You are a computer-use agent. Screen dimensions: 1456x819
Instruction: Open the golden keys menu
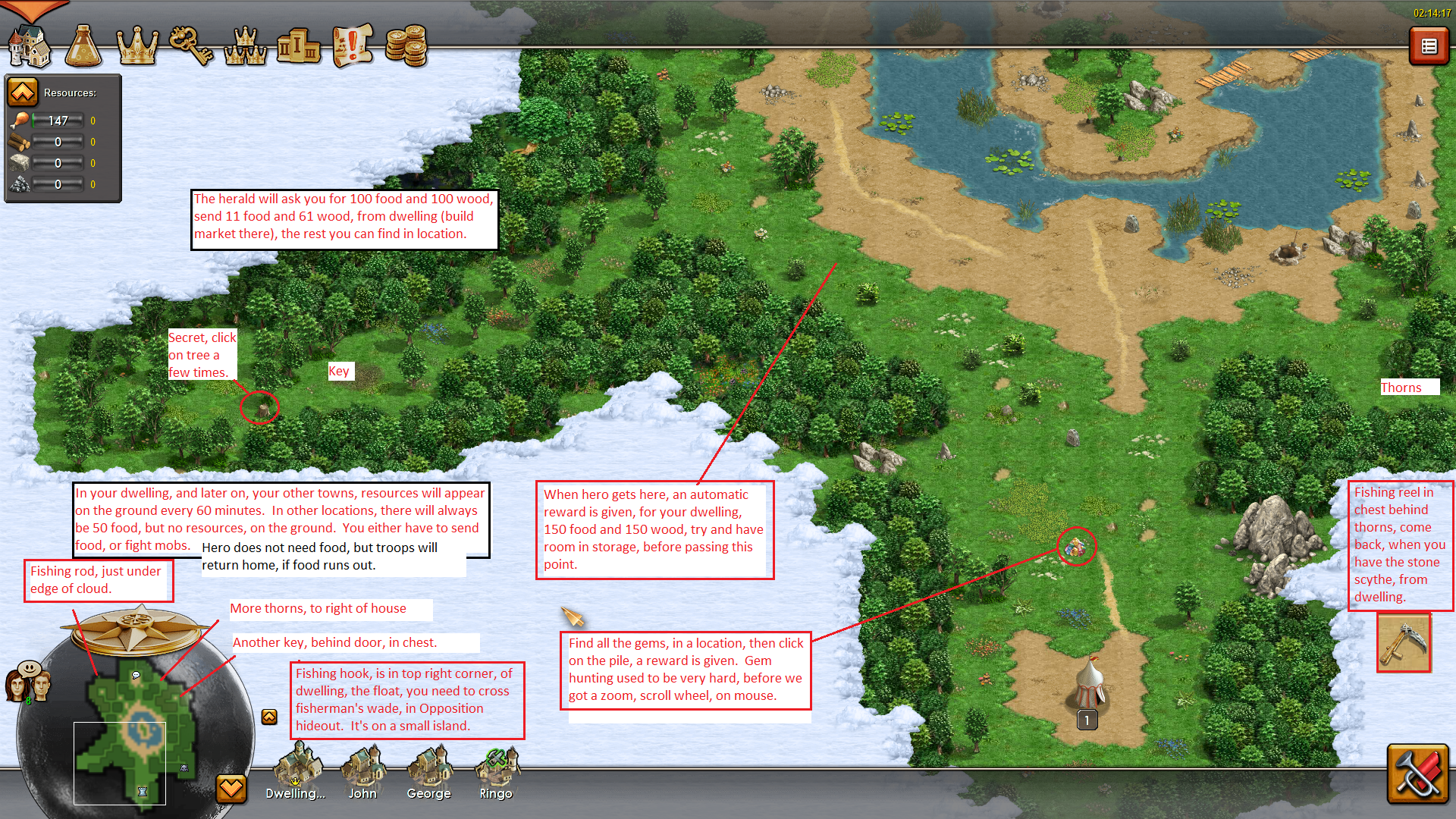(x=191, y=47)
